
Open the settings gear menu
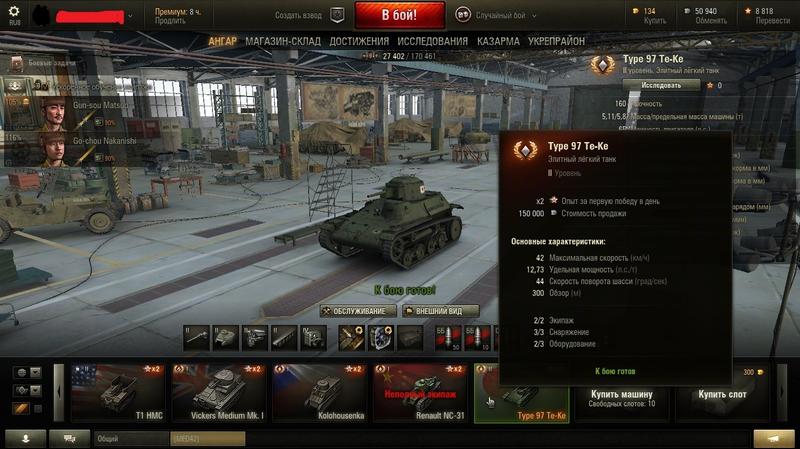[14, 12]
